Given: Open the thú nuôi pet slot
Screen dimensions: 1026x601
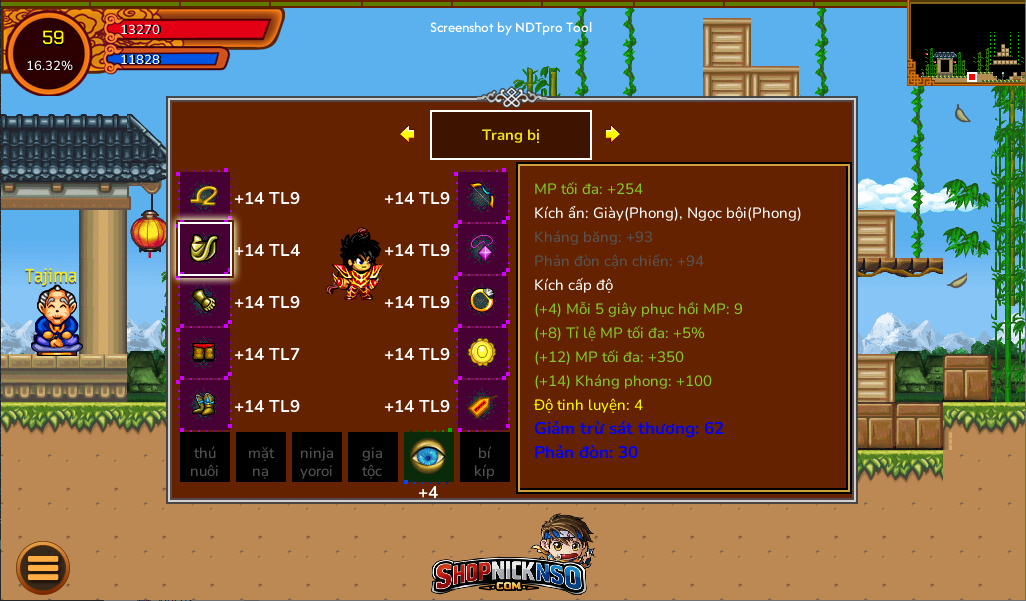Looking at the screenshot, I should 205,457.
